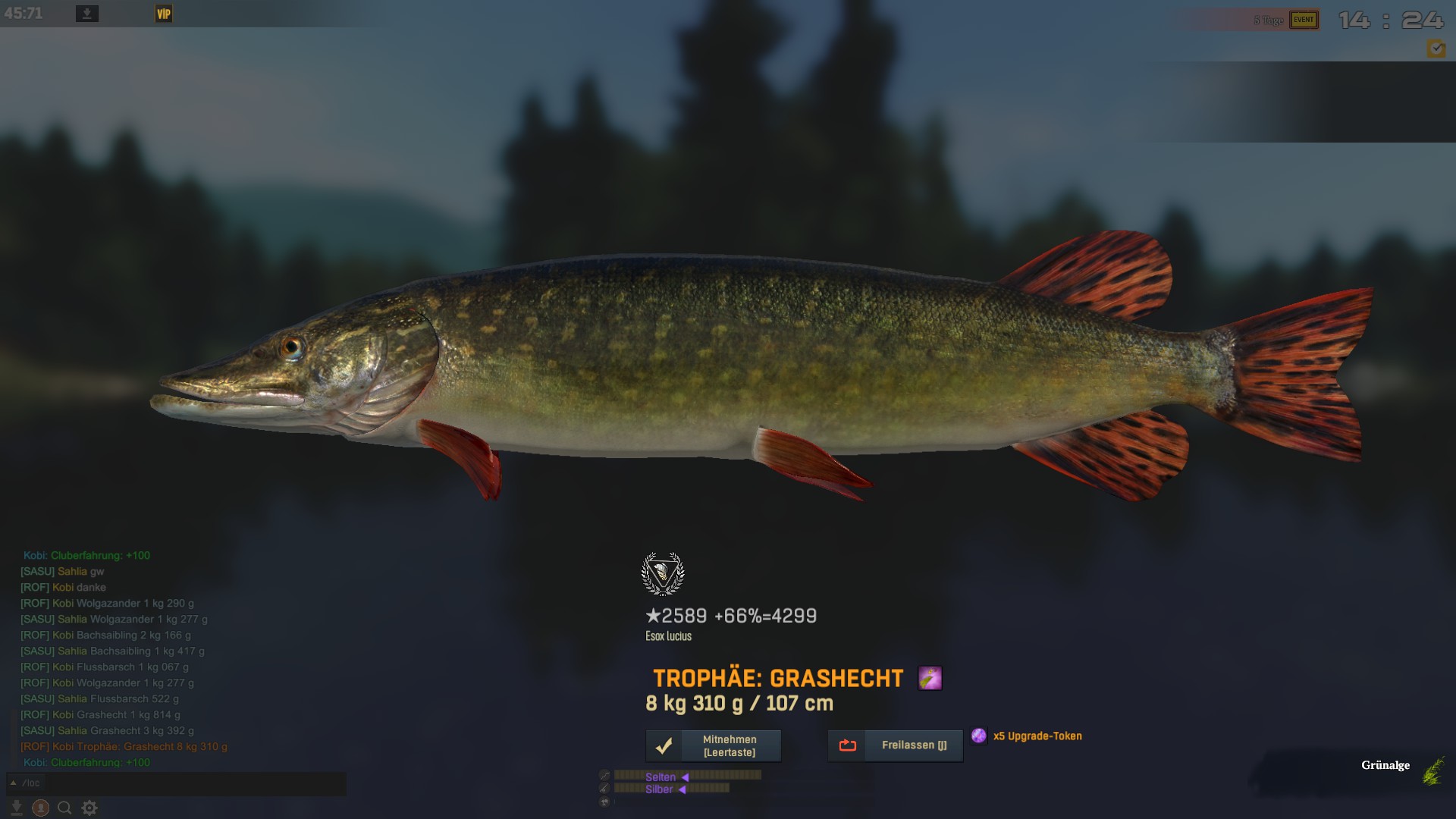Click the orange player profile icon
The height and width of the screenshot is (819, 1456).
tap(41, 808)
